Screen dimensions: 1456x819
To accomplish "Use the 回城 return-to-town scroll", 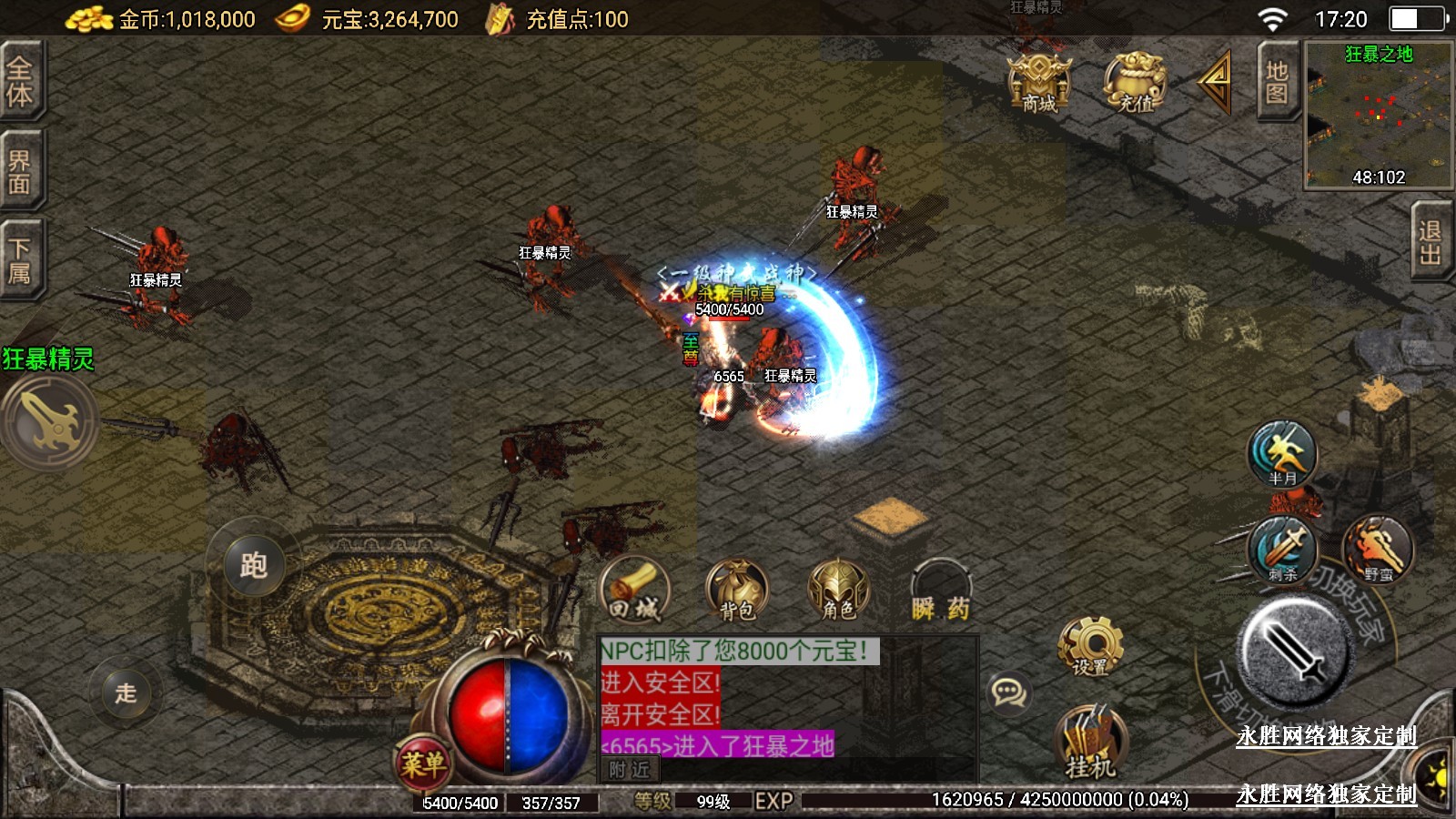I will pos(635,591).
